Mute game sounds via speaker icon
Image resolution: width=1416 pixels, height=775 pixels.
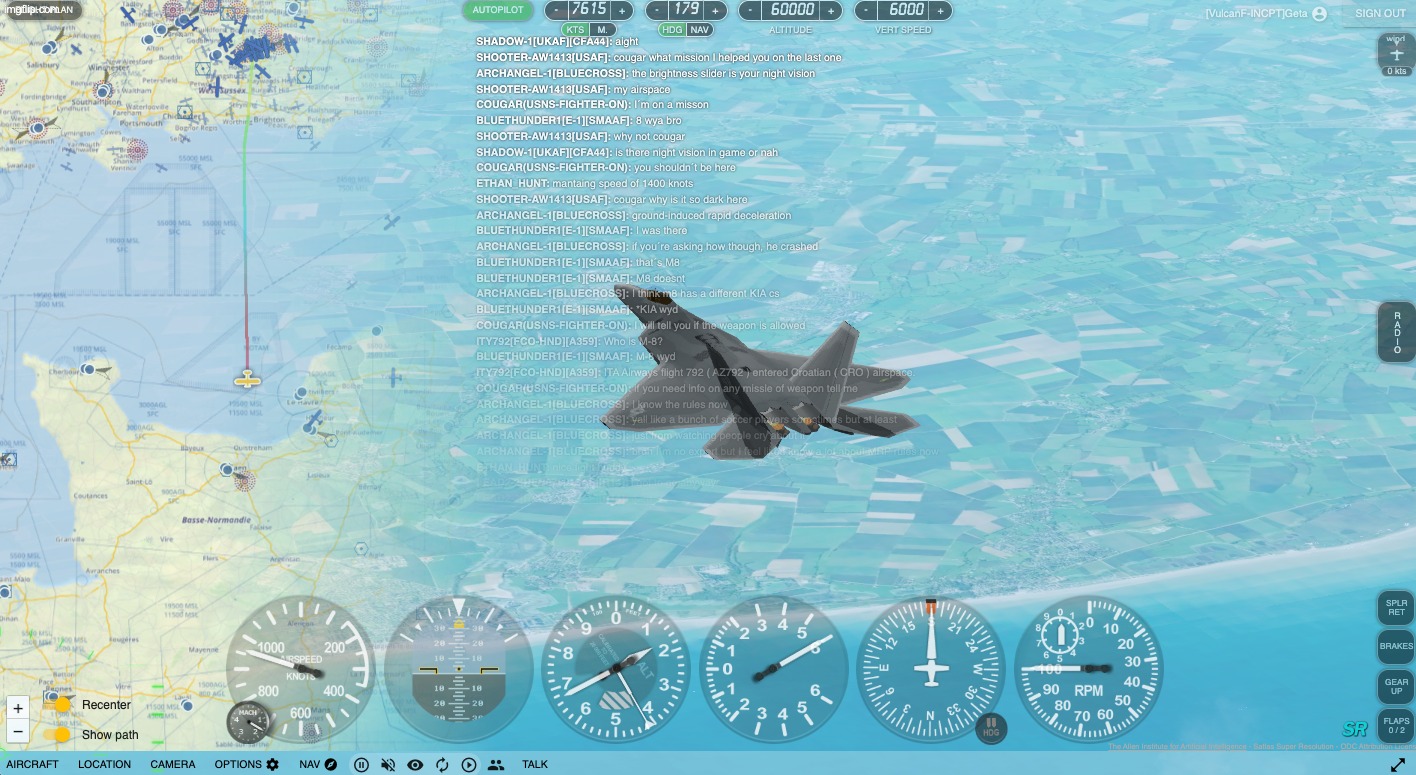[389, 764]
